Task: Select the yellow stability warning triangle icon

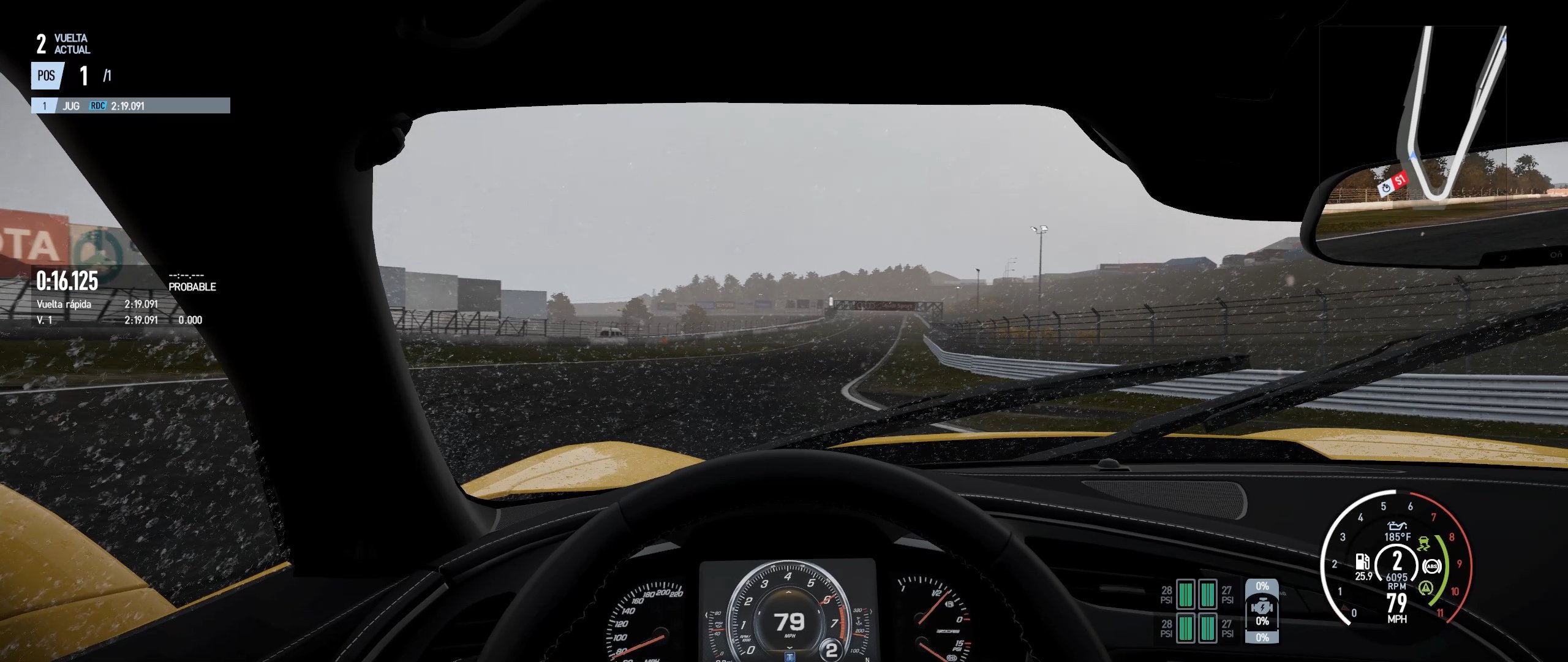Action: [x=1427, y=587]
